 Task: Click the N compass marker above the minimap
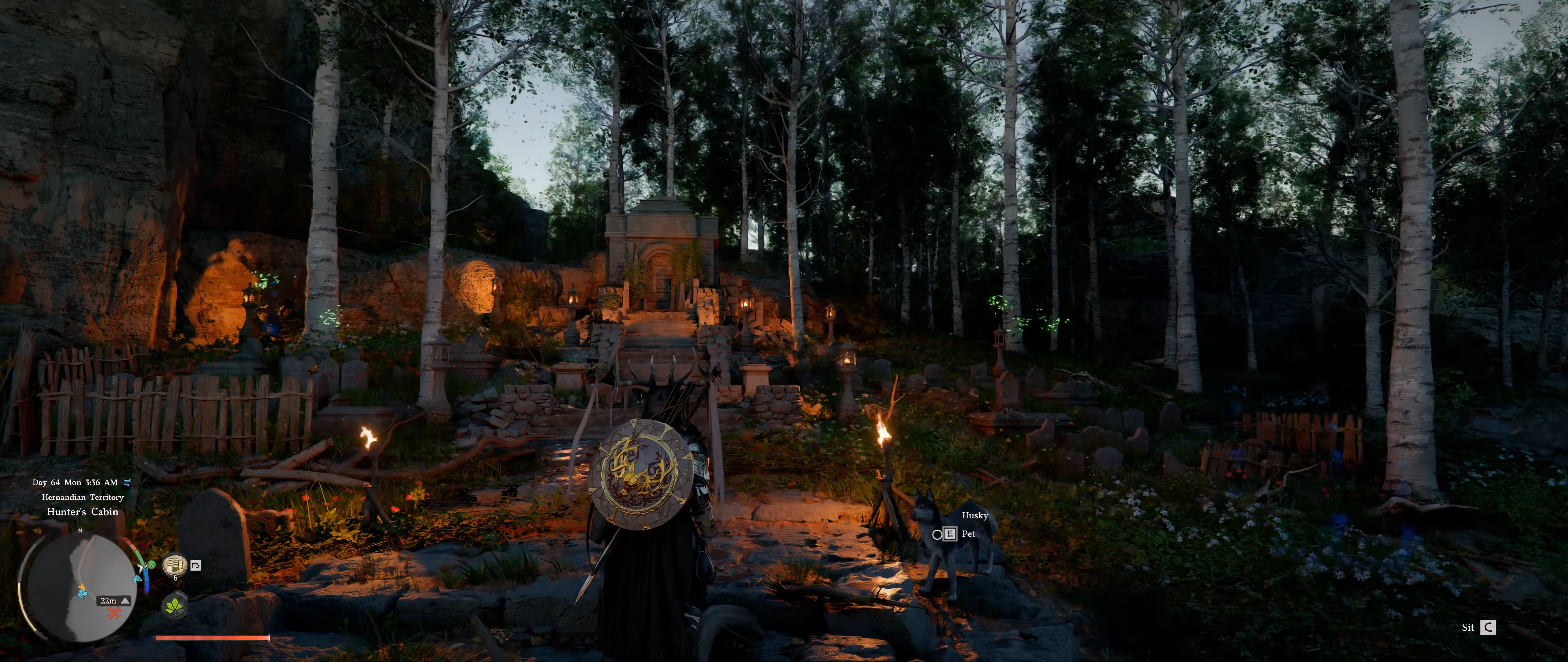(x=80, y=531)
